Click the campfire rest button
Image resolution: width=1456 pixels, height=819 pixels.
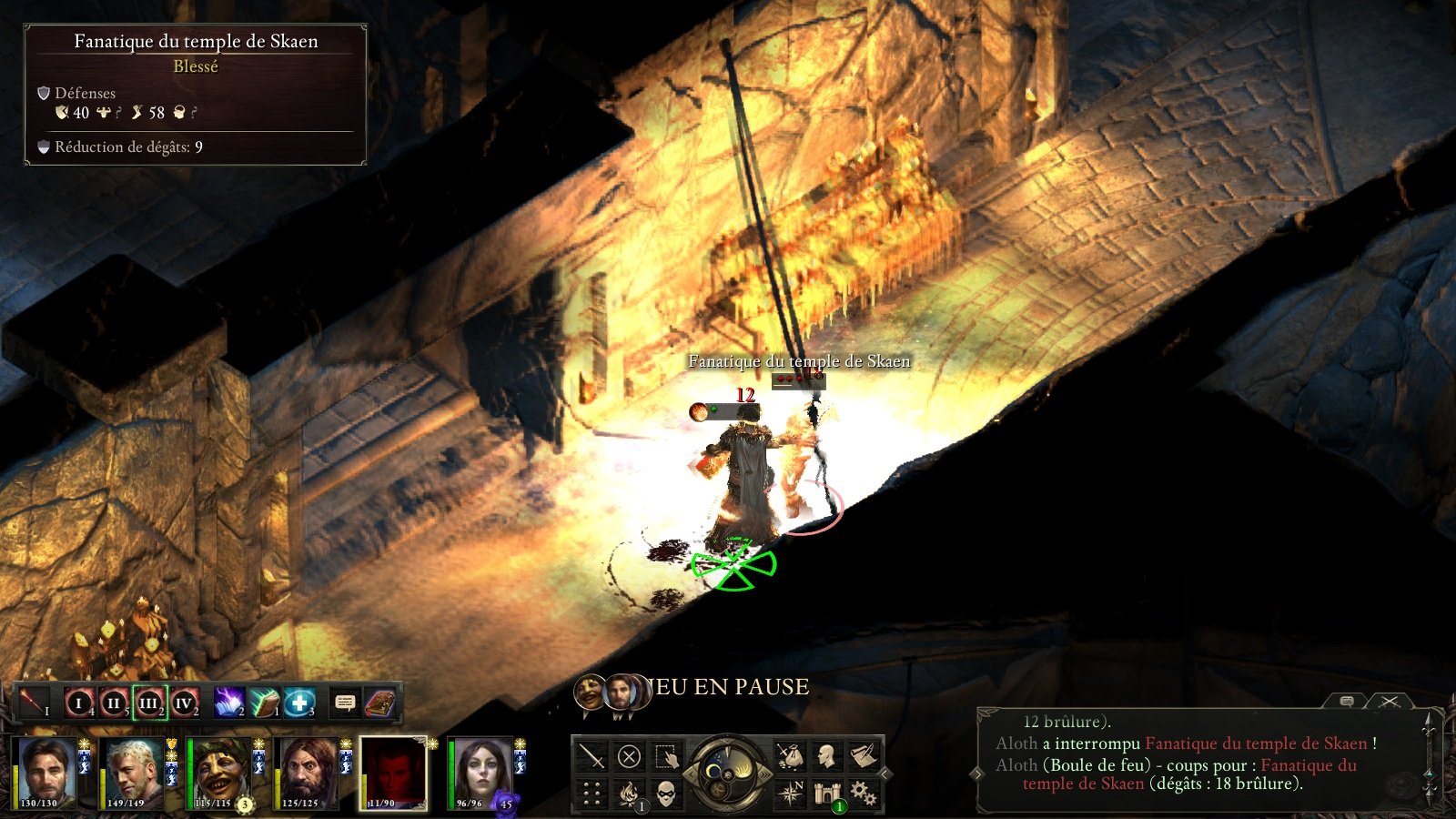(629, 794)
